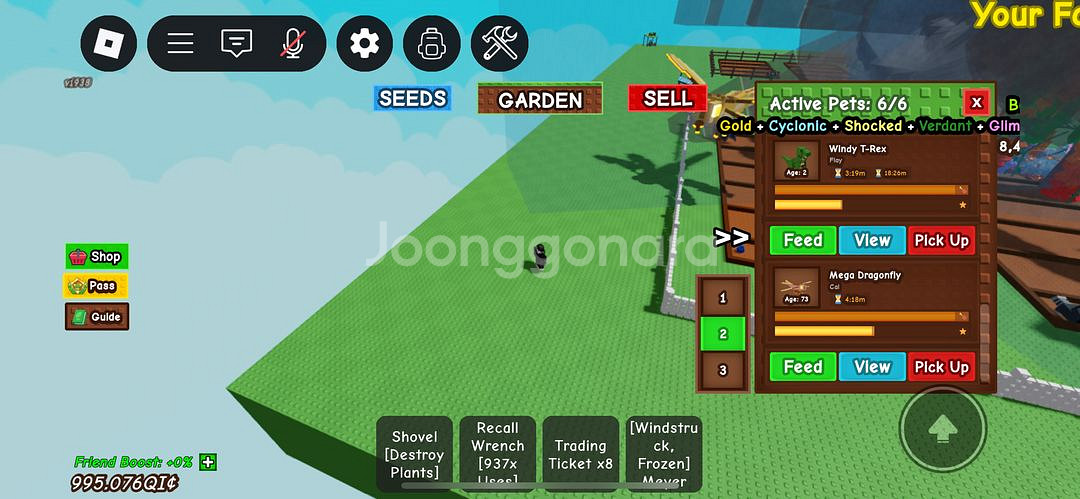Viewport: 1080px width, 499px height.
Task: Toggle the muted microphone
Action: [x=292, y=43]
